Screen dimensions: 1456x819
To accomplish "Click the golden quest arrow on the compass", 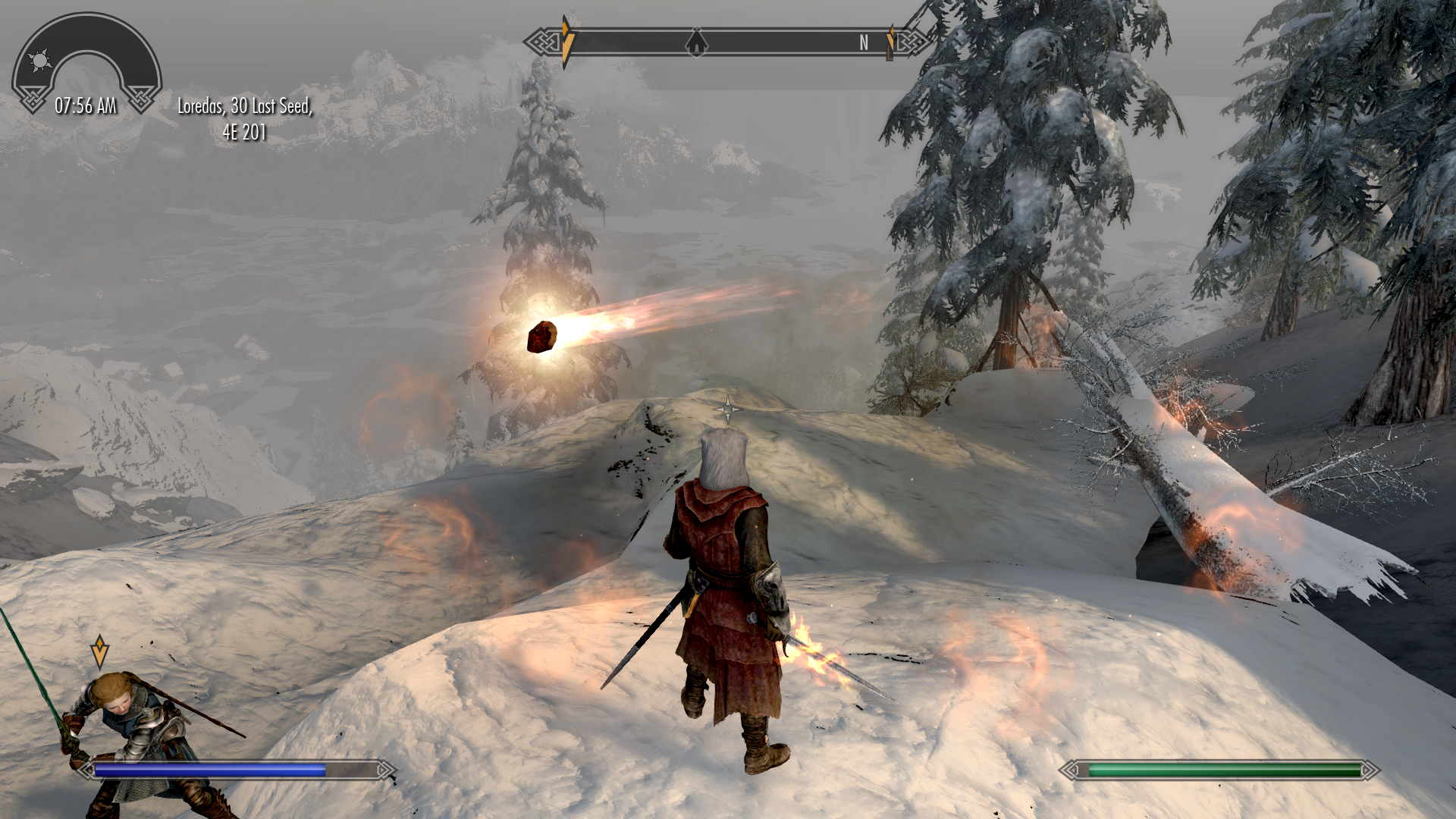I will [566, 42].
